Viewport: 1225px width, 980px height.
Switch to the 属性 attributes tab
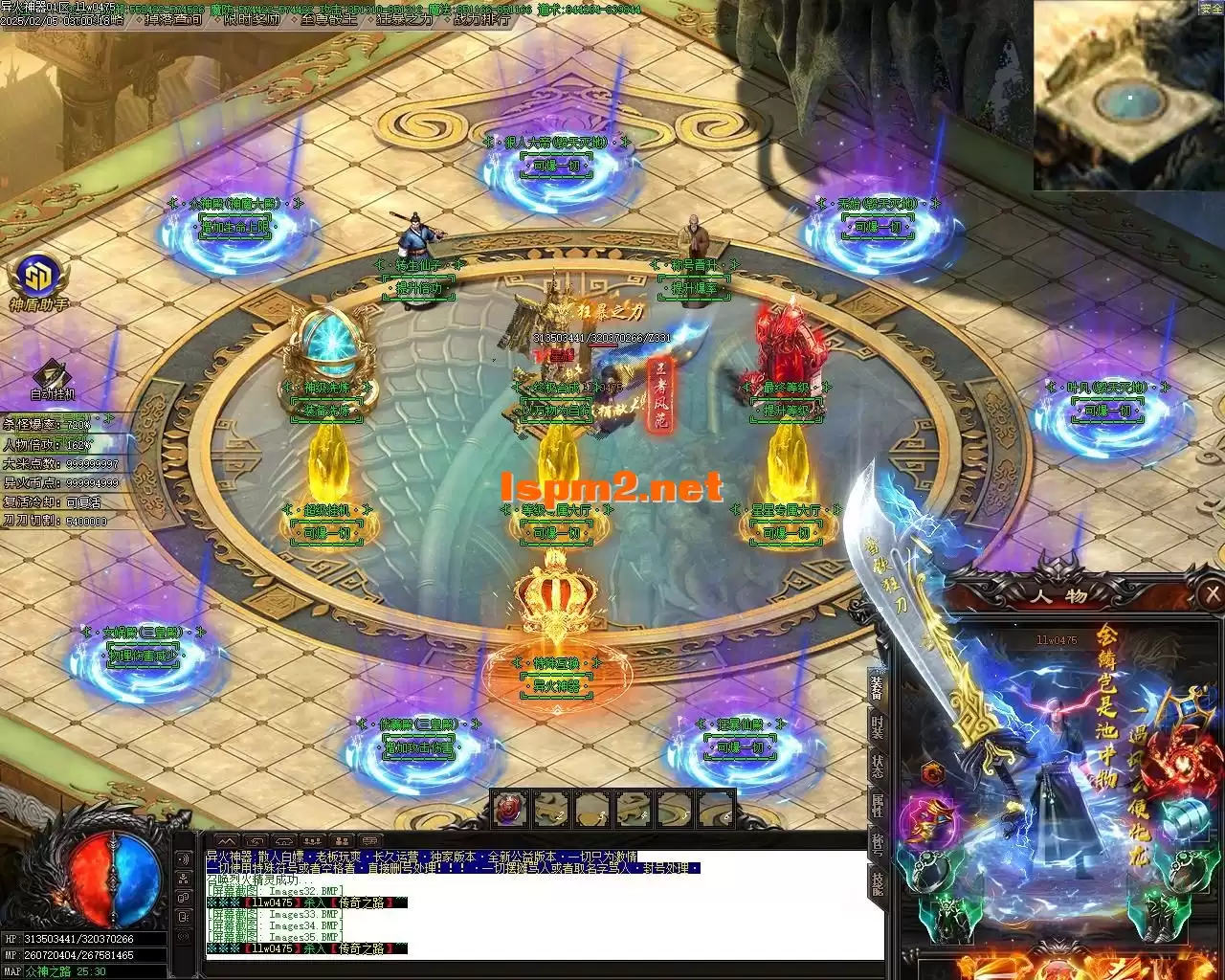point(877,804)
